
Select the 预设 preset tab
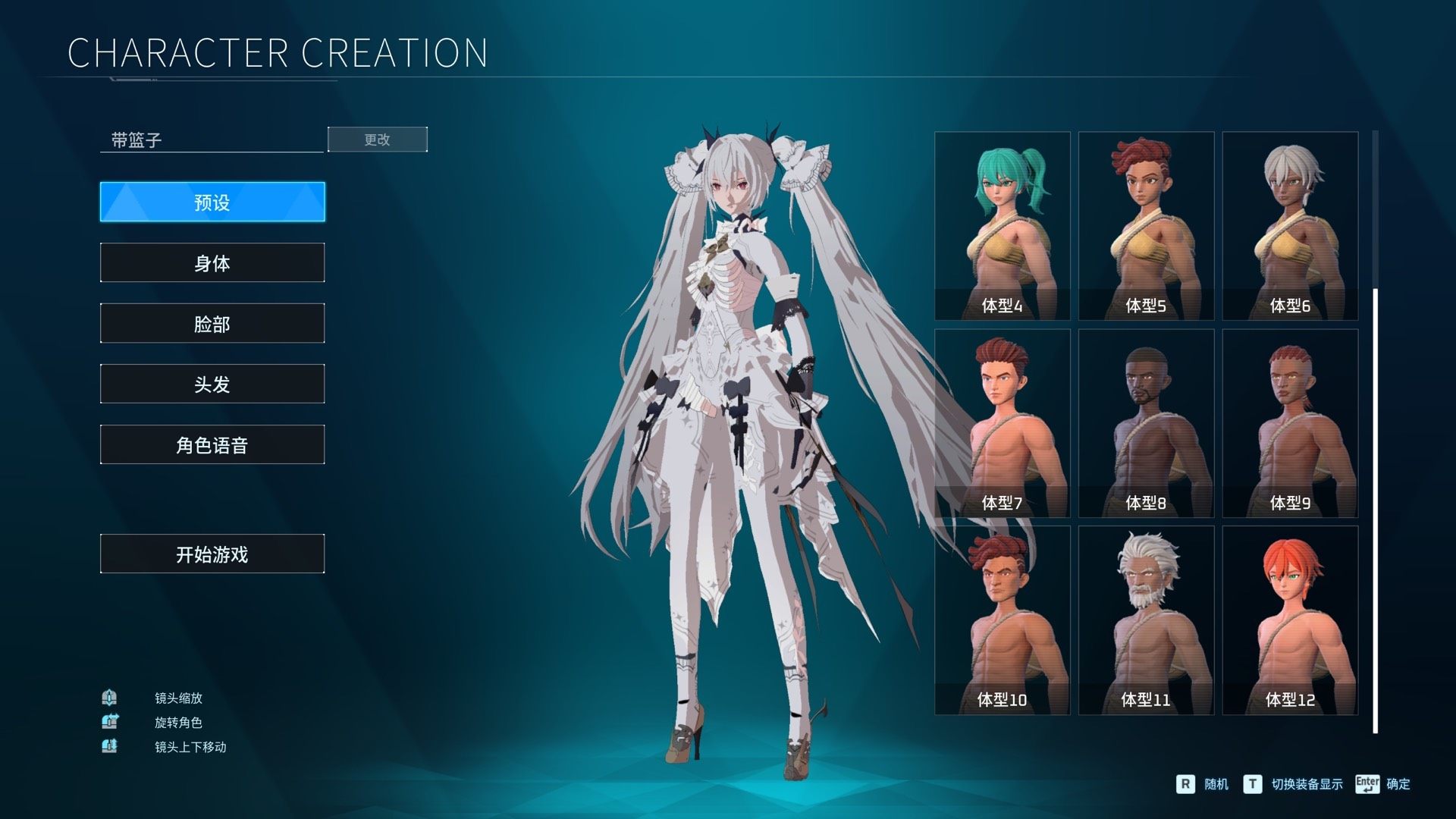(212, 202)
